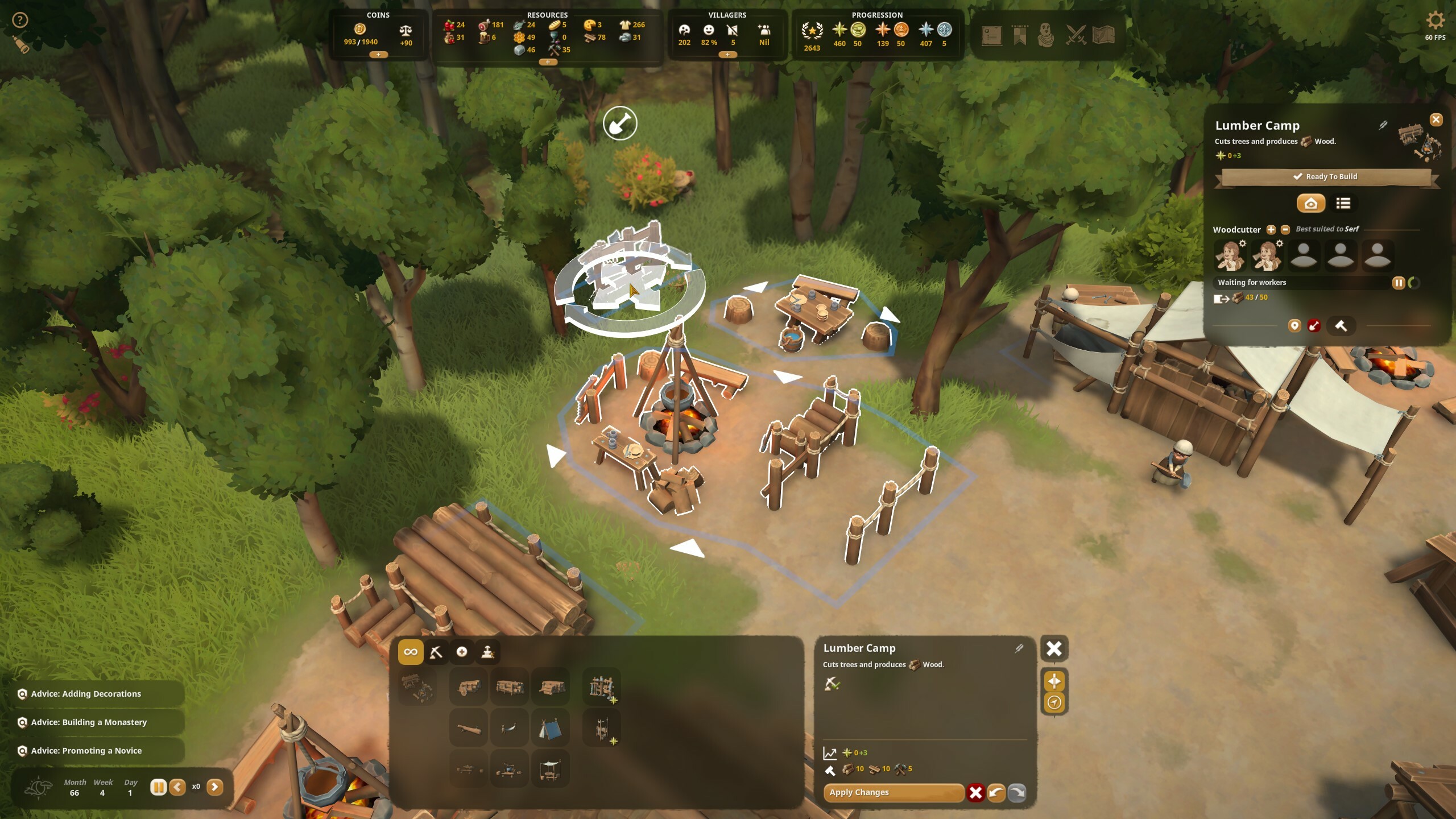Toggle the time pause button
This screenshot has height=819, width=1456.
[158, 787]
